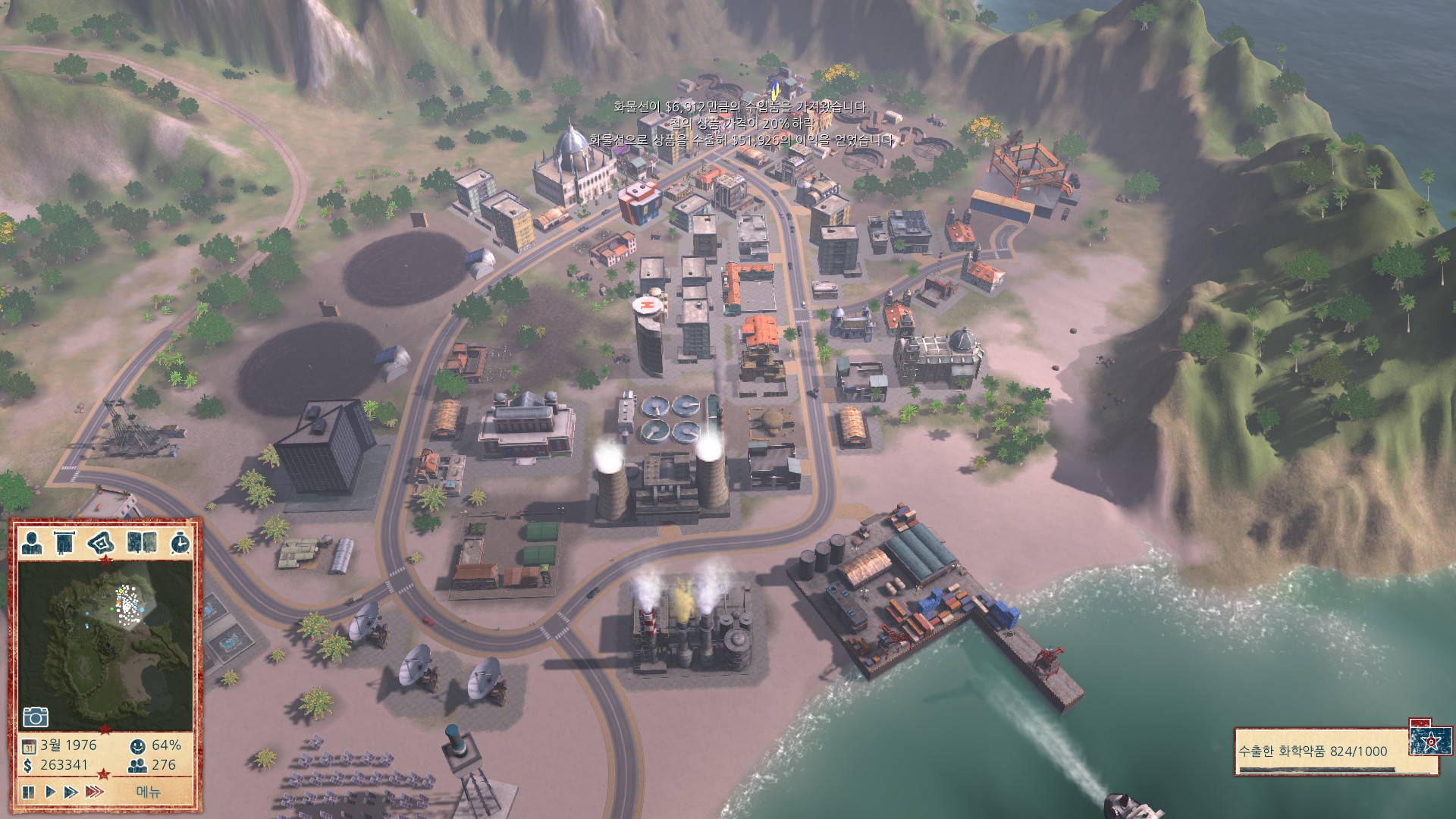Set game speed to fastest (triple arrow)
Image resolution: width=1456 pixels, height=819 pixels.
pos(95,792)
